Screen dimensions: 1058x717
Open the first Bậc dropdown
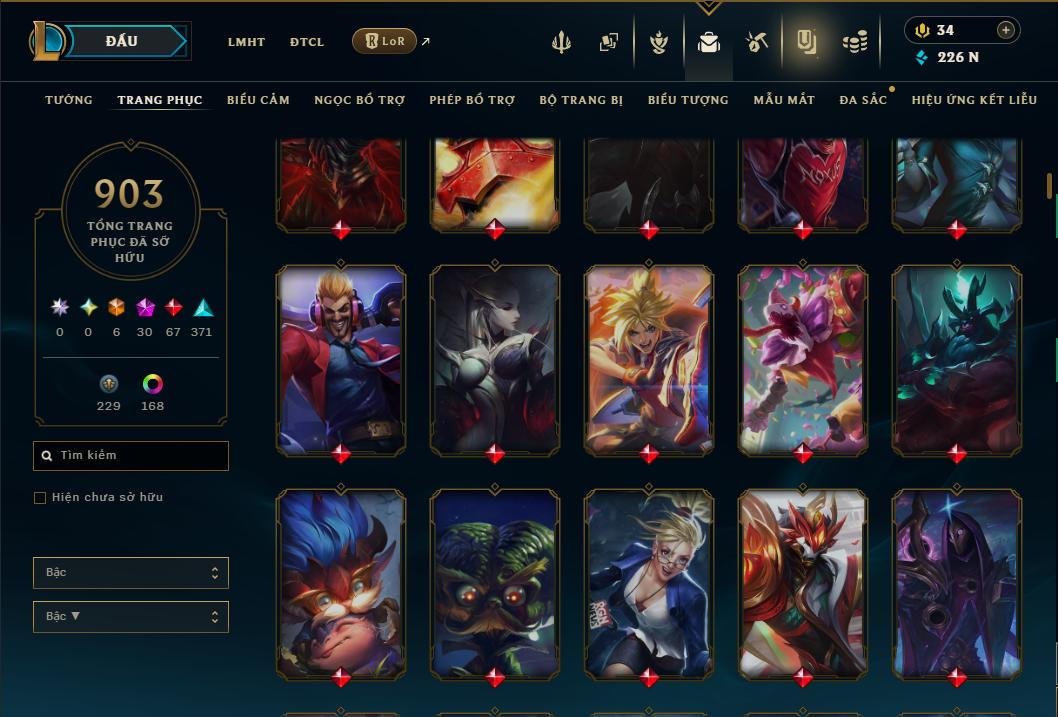(131, 573)
